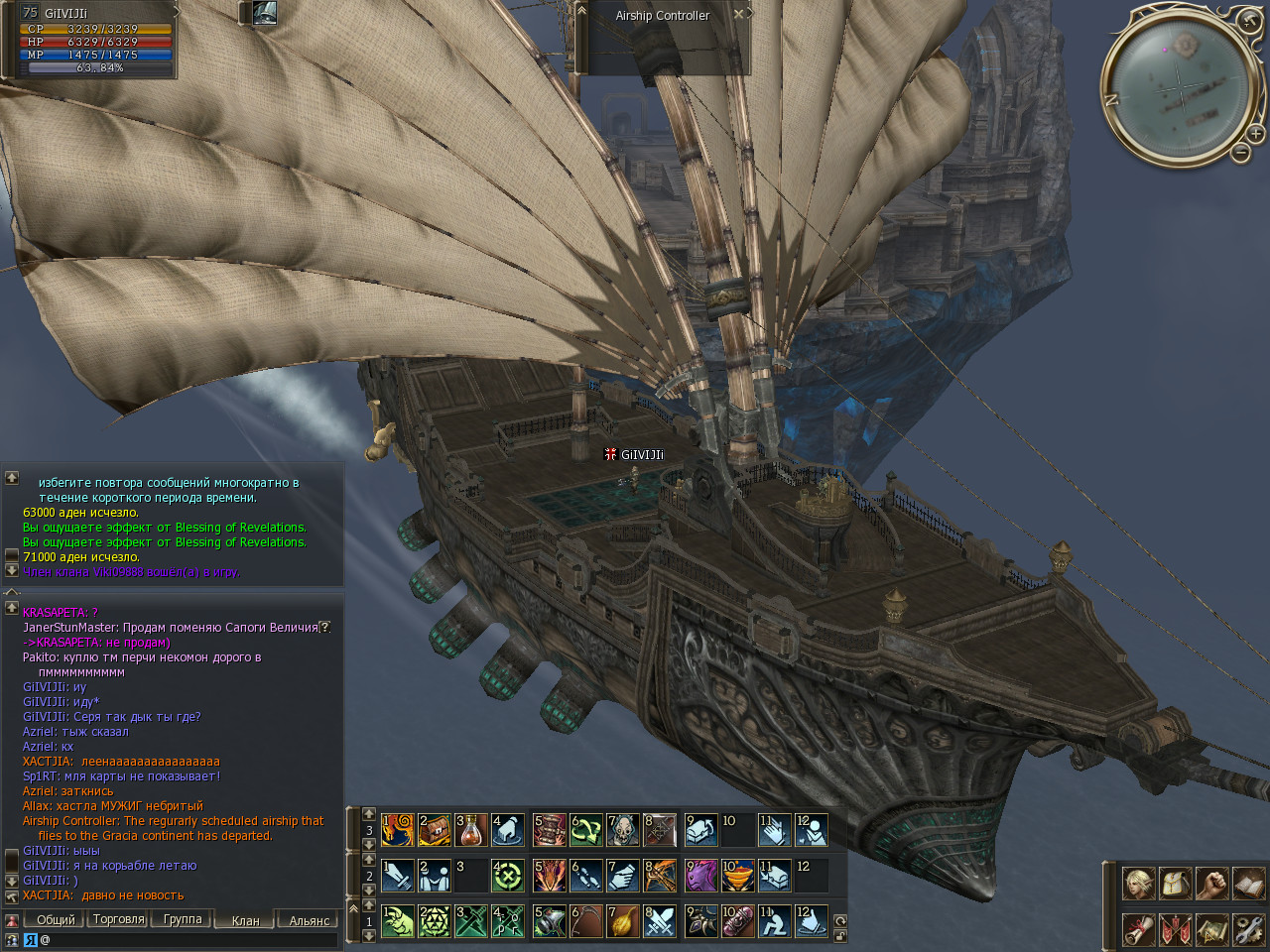Open the Группа chat tab
Image resolution: width=1270 pixels, height=952 pixels.
(183, 919)
